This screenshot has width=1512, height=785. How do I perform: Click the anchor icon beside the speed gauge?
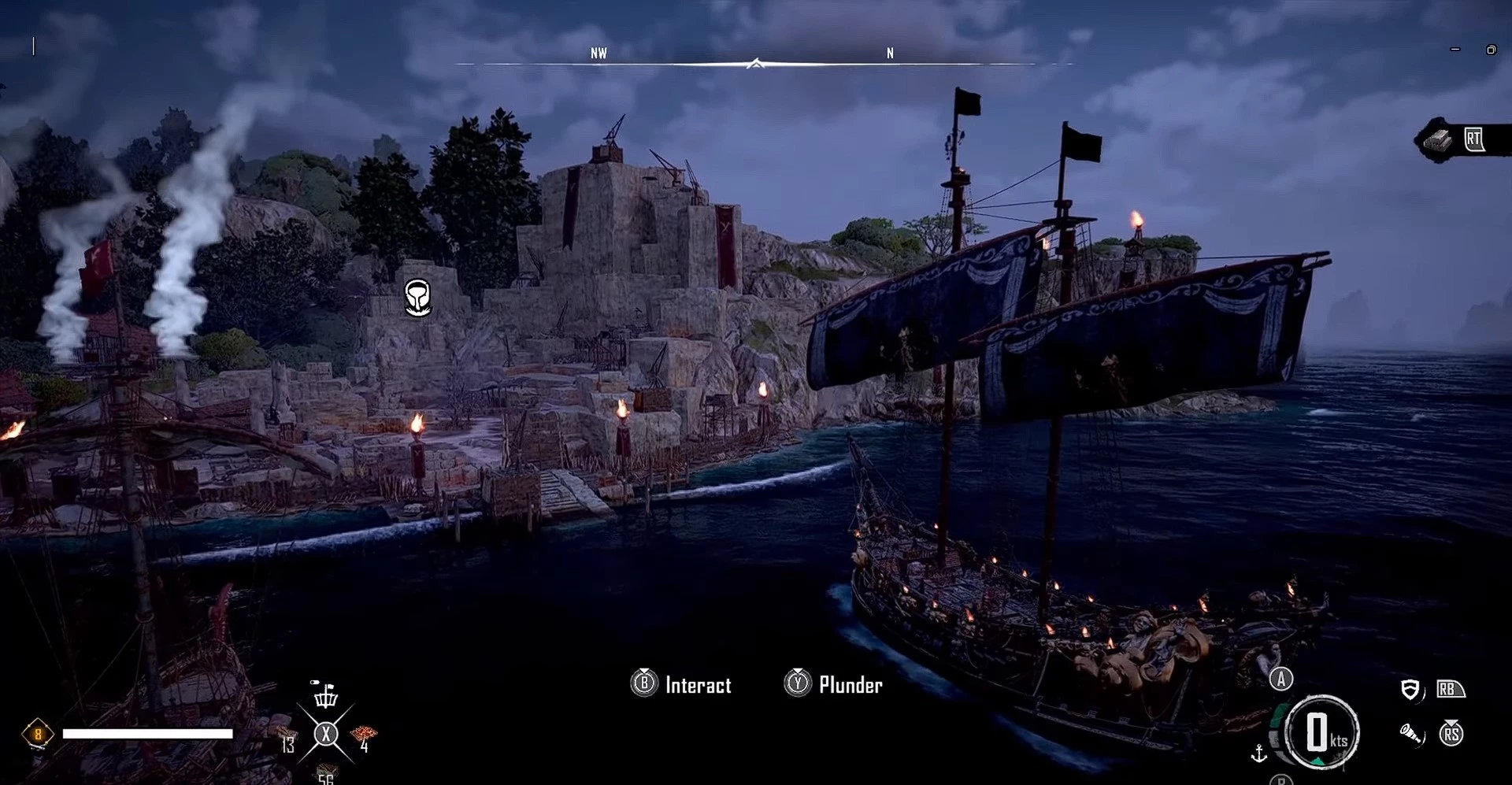[1258, 754]
